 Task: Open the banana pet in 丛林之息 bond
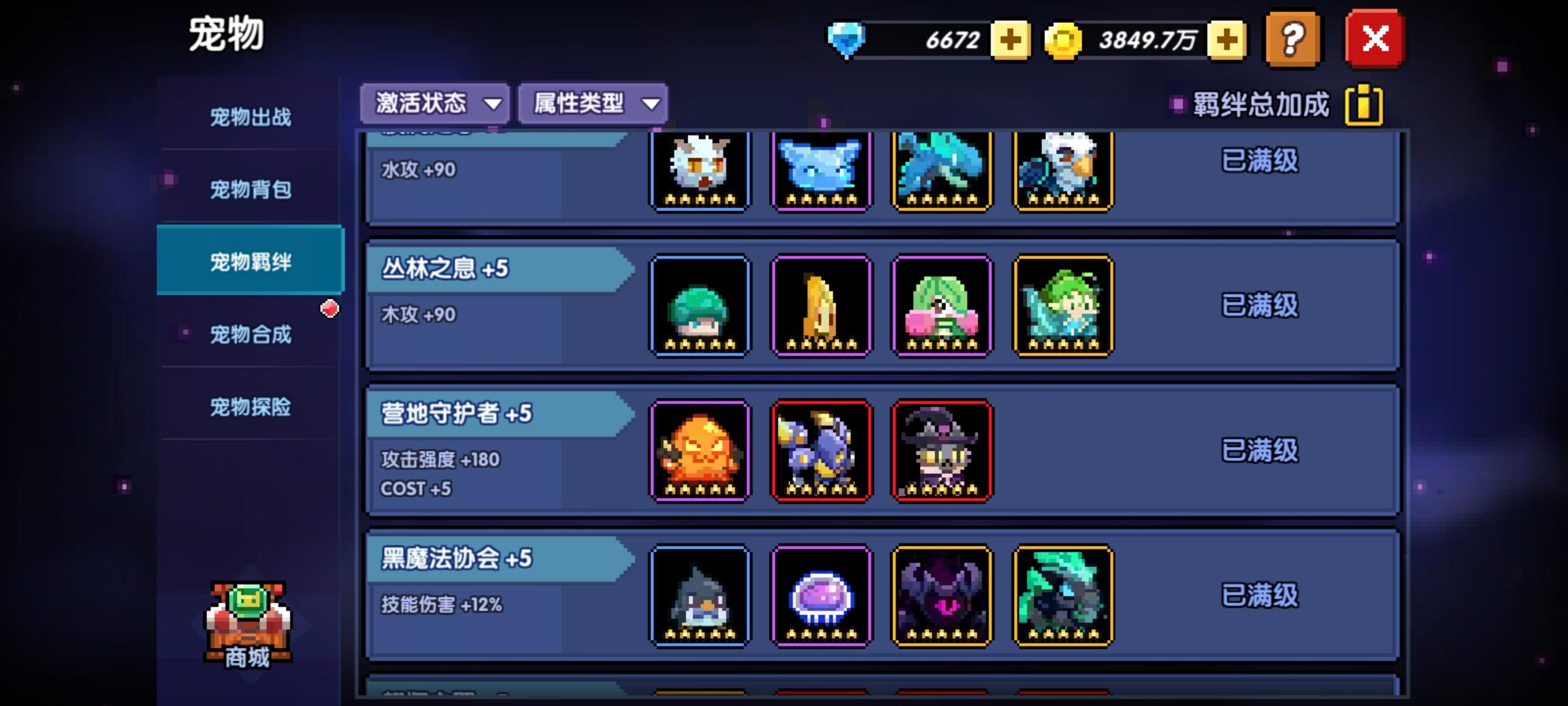820,306
